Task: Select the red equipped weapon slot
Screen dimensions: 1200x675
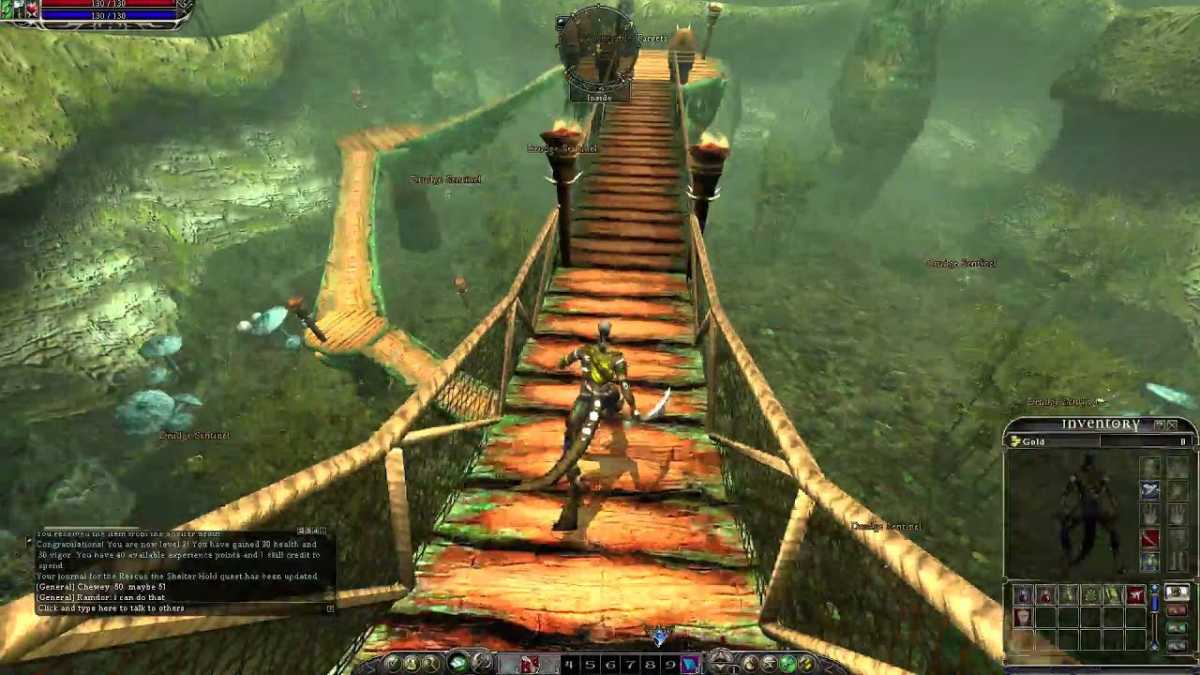Action: [x=1151, y=539]
